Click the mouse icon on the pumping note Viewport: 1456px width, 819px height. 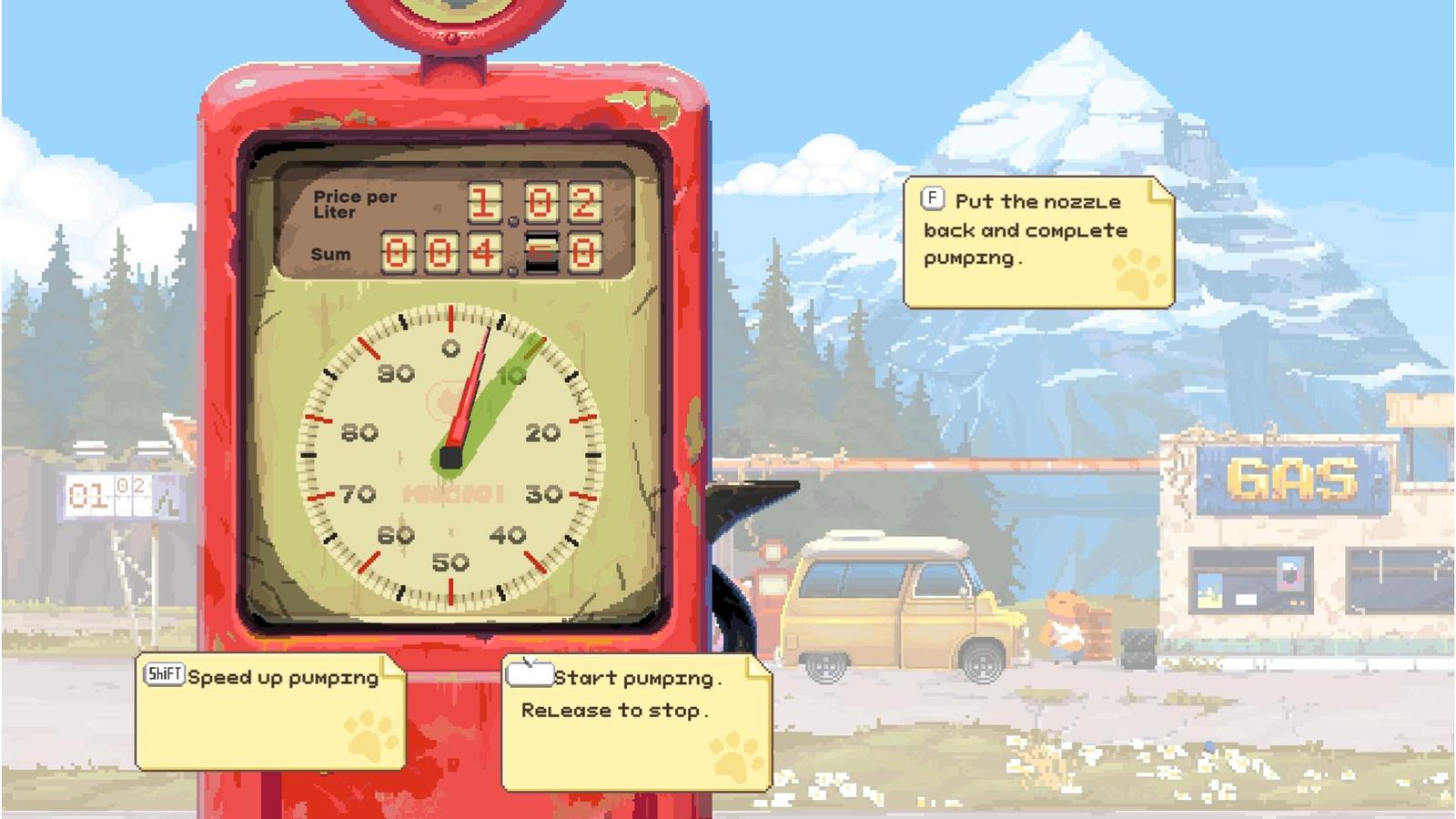click(529, 674)
